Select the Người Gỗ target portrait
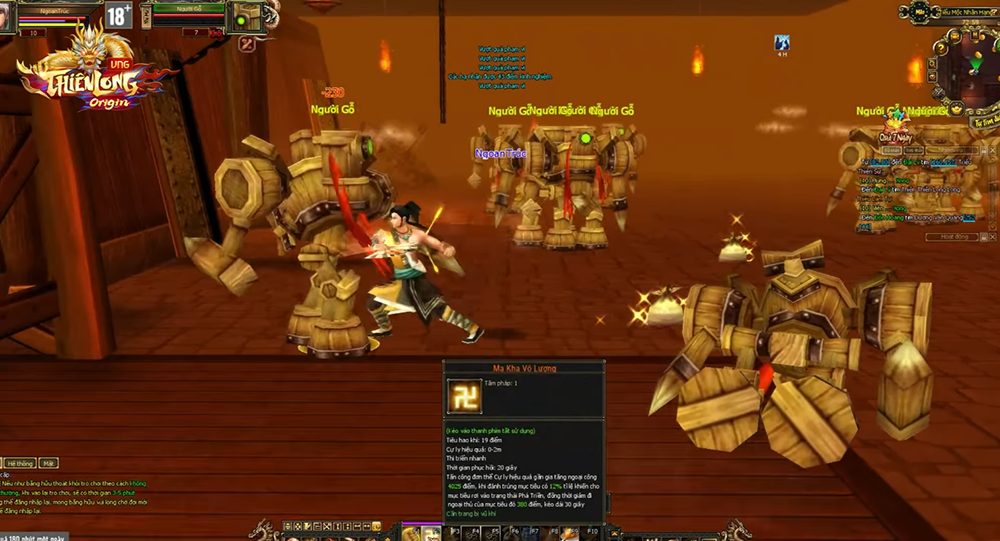 (x=244, y=14)
